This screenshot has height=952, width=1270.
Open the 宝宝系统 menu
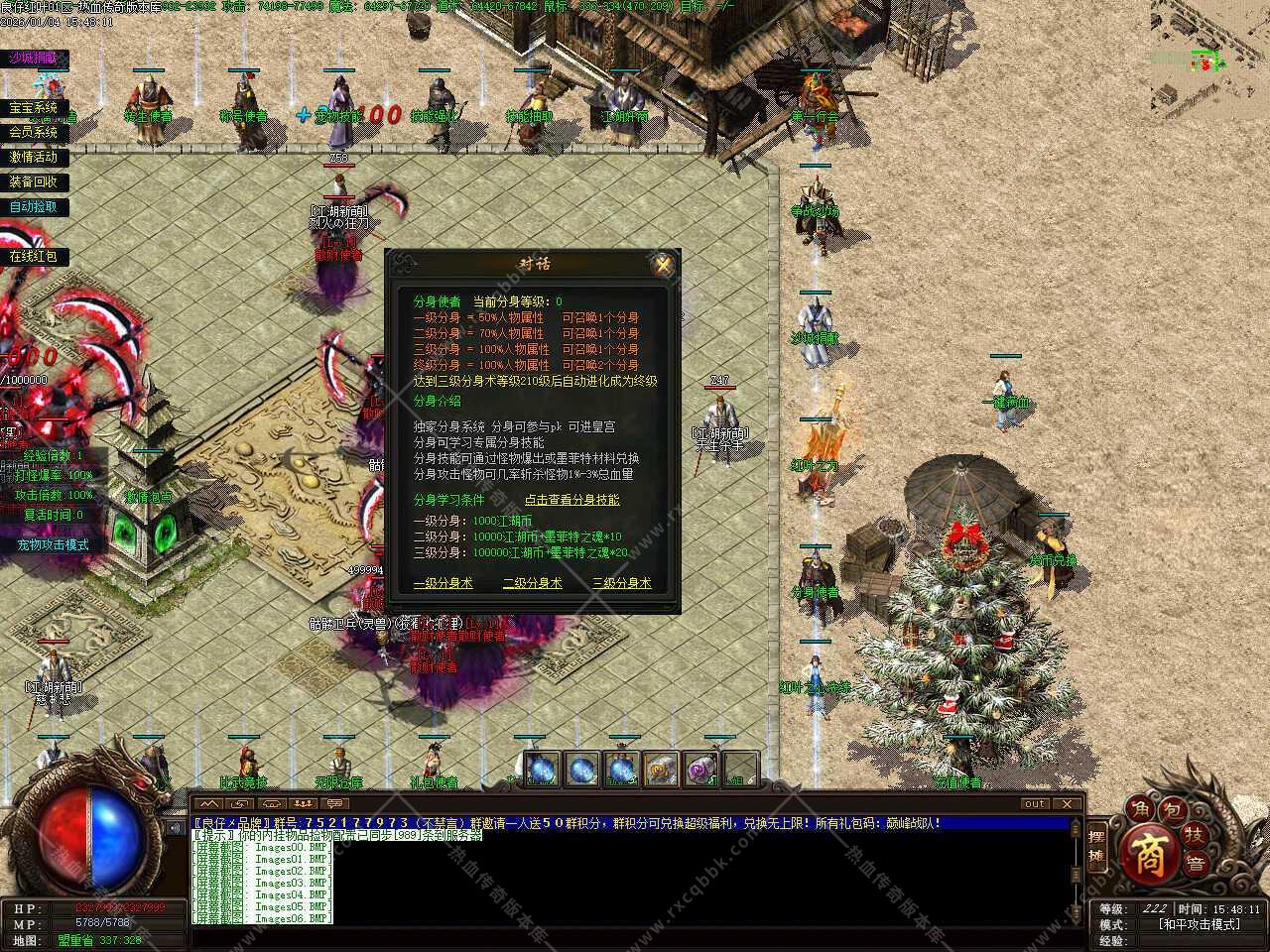(x=34, y=108)
